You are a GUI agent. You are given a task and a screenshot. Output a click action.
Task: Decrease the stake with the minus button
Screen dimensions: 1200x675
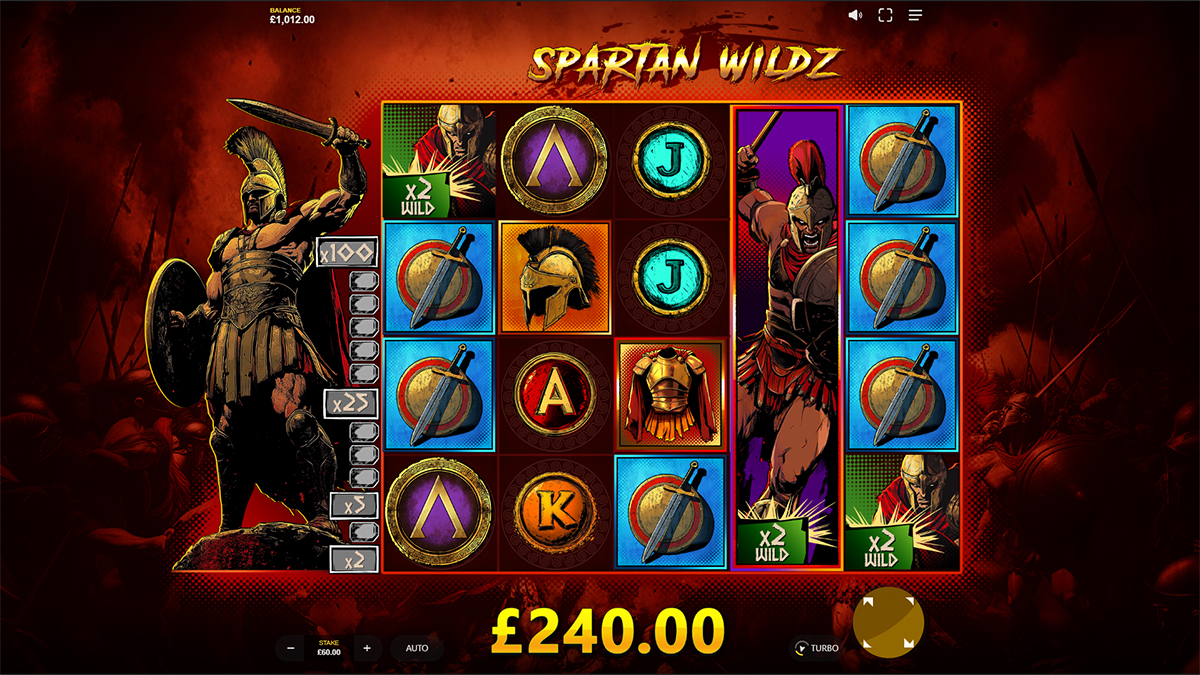pos(291,648)
